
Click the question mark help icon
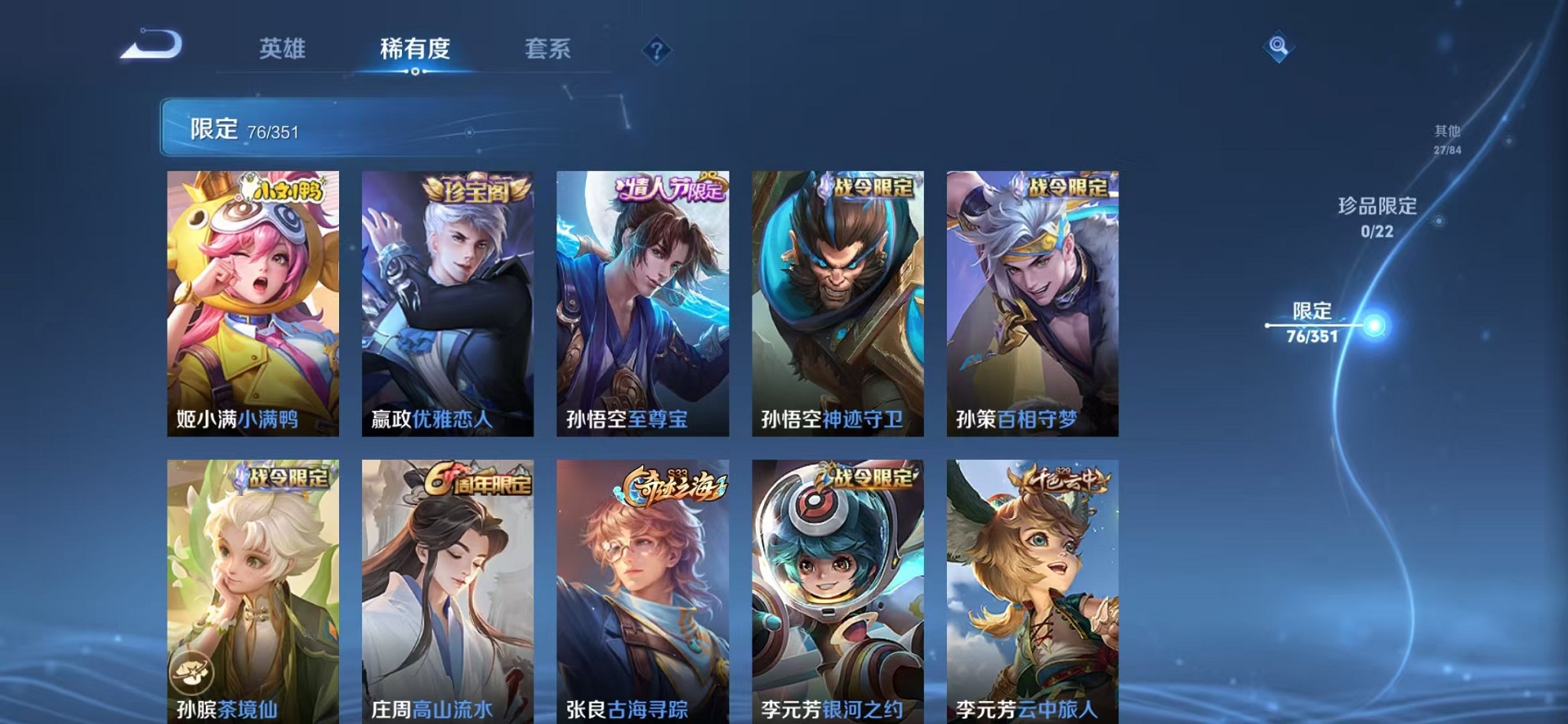tap(655, 50)
